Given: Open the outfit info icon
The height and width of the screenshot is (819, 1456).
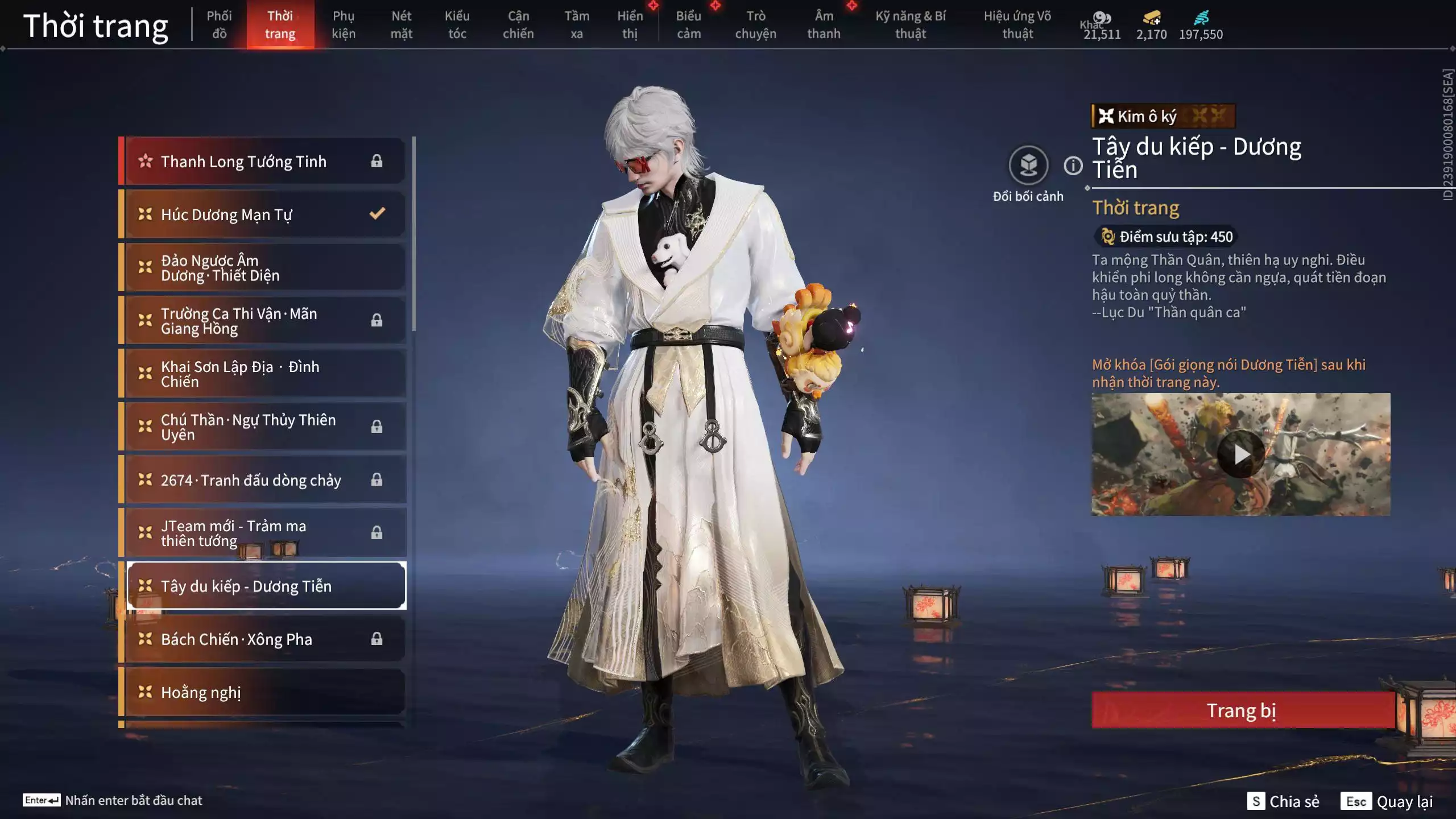Looking at the screenshot, I should click(1073, 166).
